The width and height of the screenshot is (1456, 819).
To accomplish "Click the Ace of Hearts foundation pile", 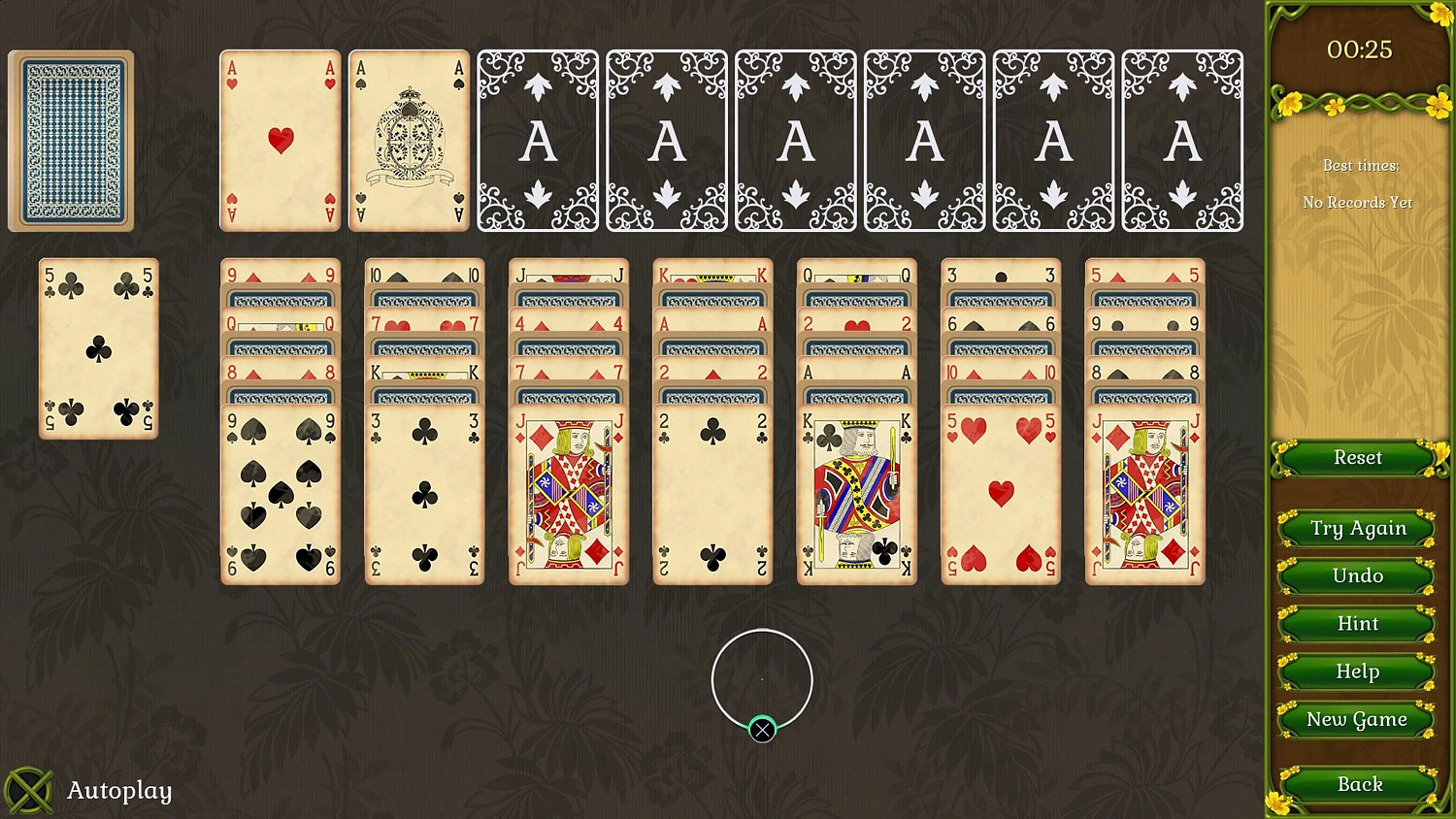I will 280,139.
